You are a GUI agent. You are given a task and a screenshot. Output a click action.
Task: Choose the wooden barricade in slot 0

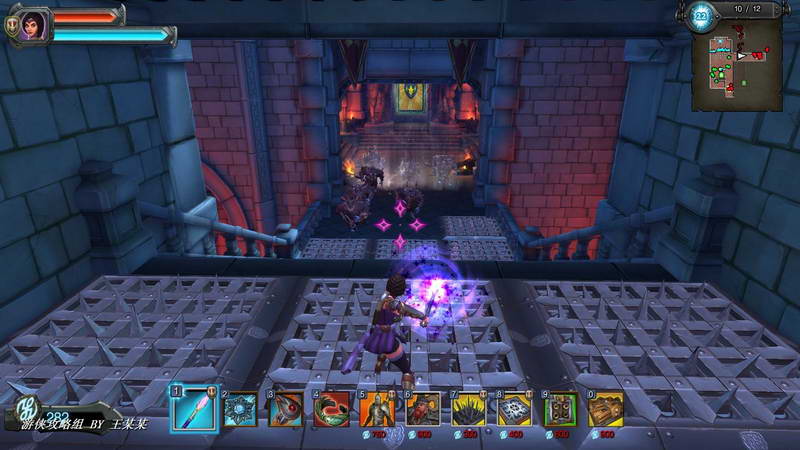[x=605, y=409]
